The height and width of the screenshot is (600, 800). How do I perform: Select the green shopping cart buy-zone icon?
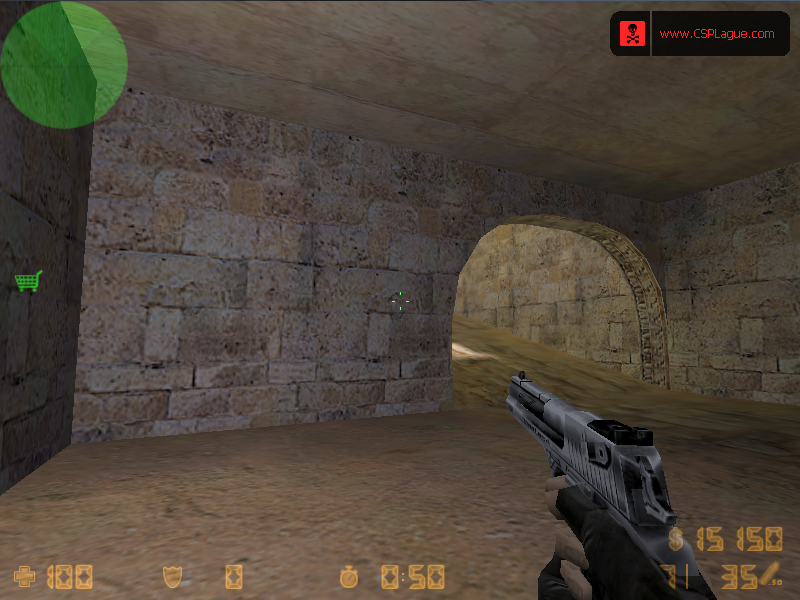pos(28,281)
